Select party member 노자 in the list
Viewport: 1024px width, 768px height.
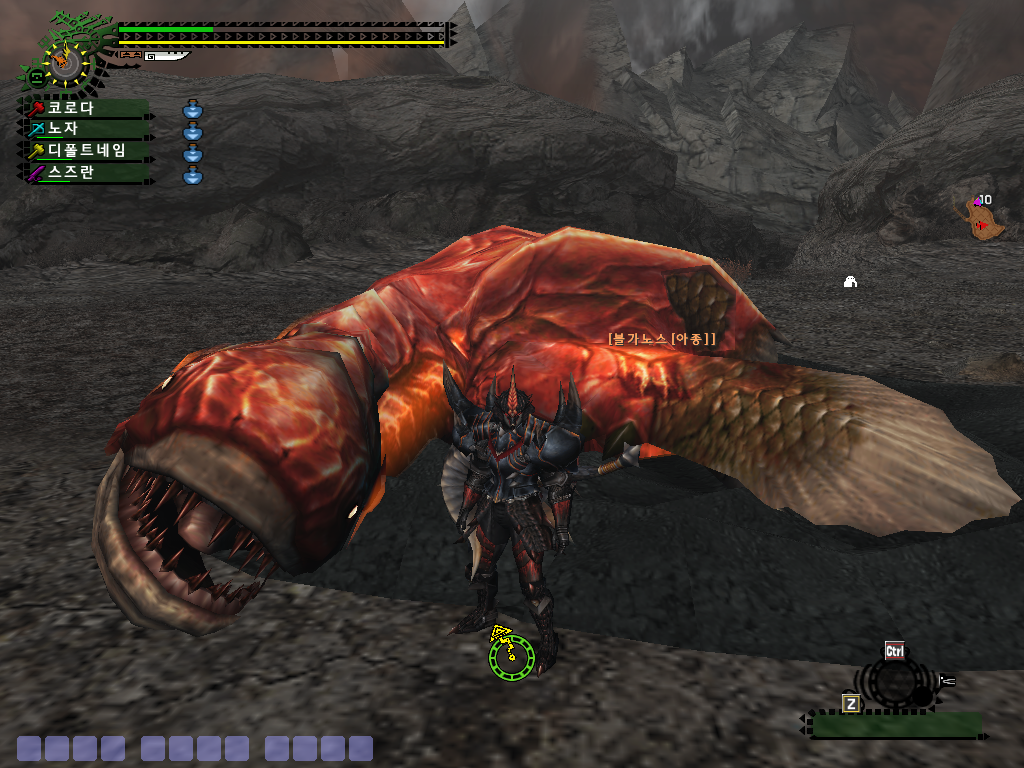[x=85, y=129]
